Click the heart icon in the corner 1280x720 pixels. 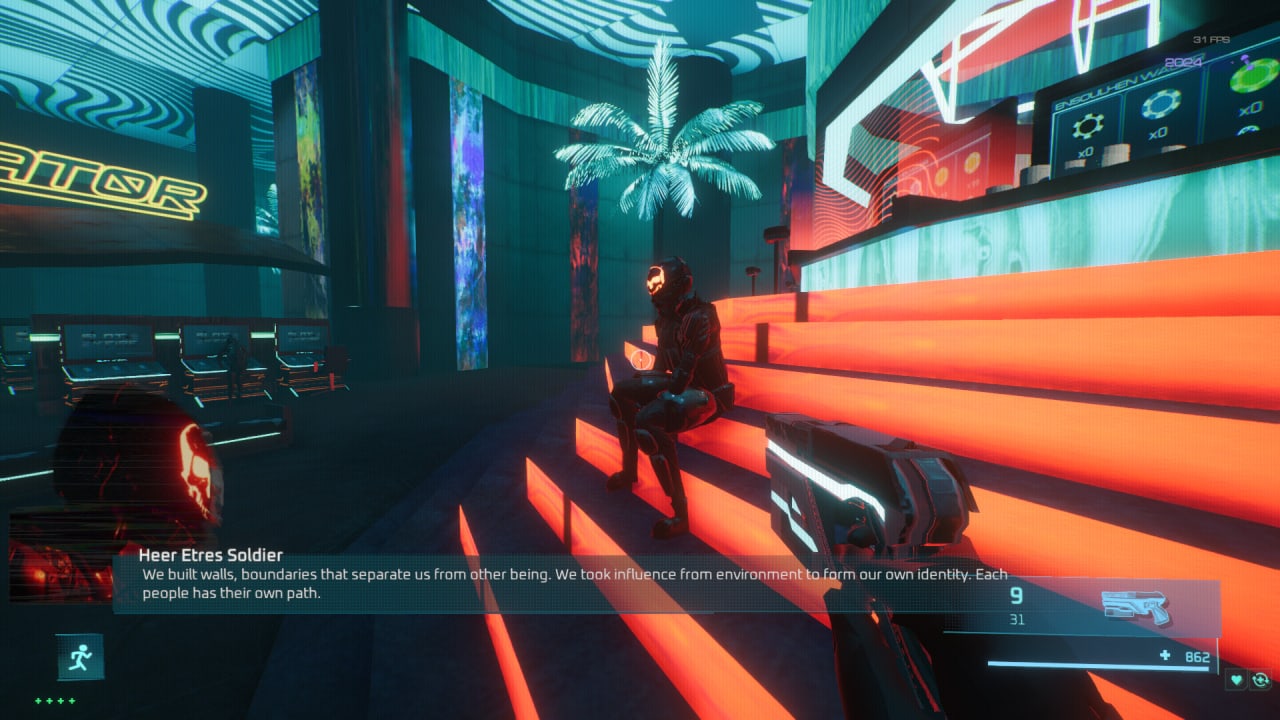(1238, 680)
